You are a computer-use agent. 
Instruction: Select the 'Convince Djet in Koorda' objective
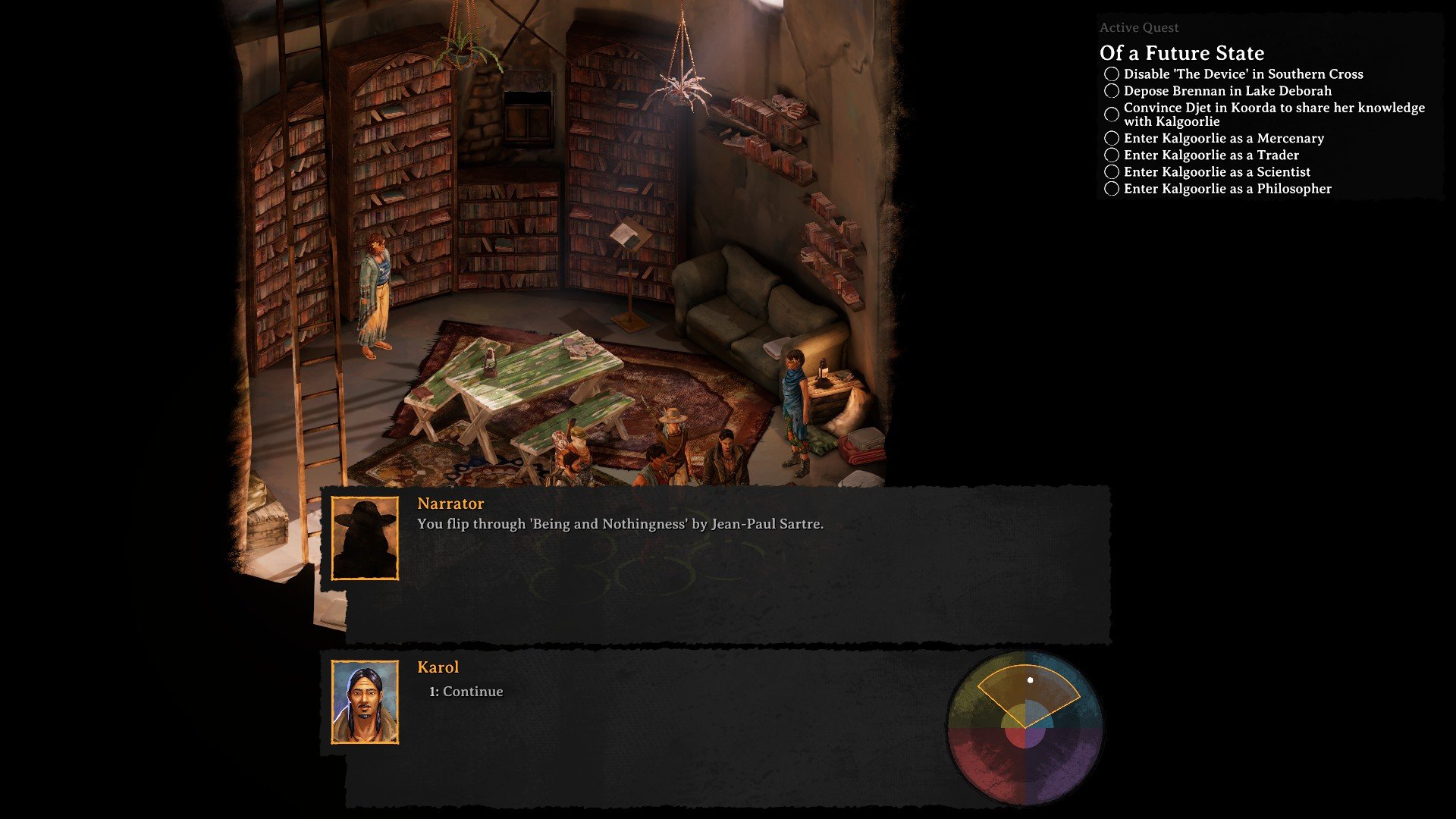click(x=1273, y=115)
